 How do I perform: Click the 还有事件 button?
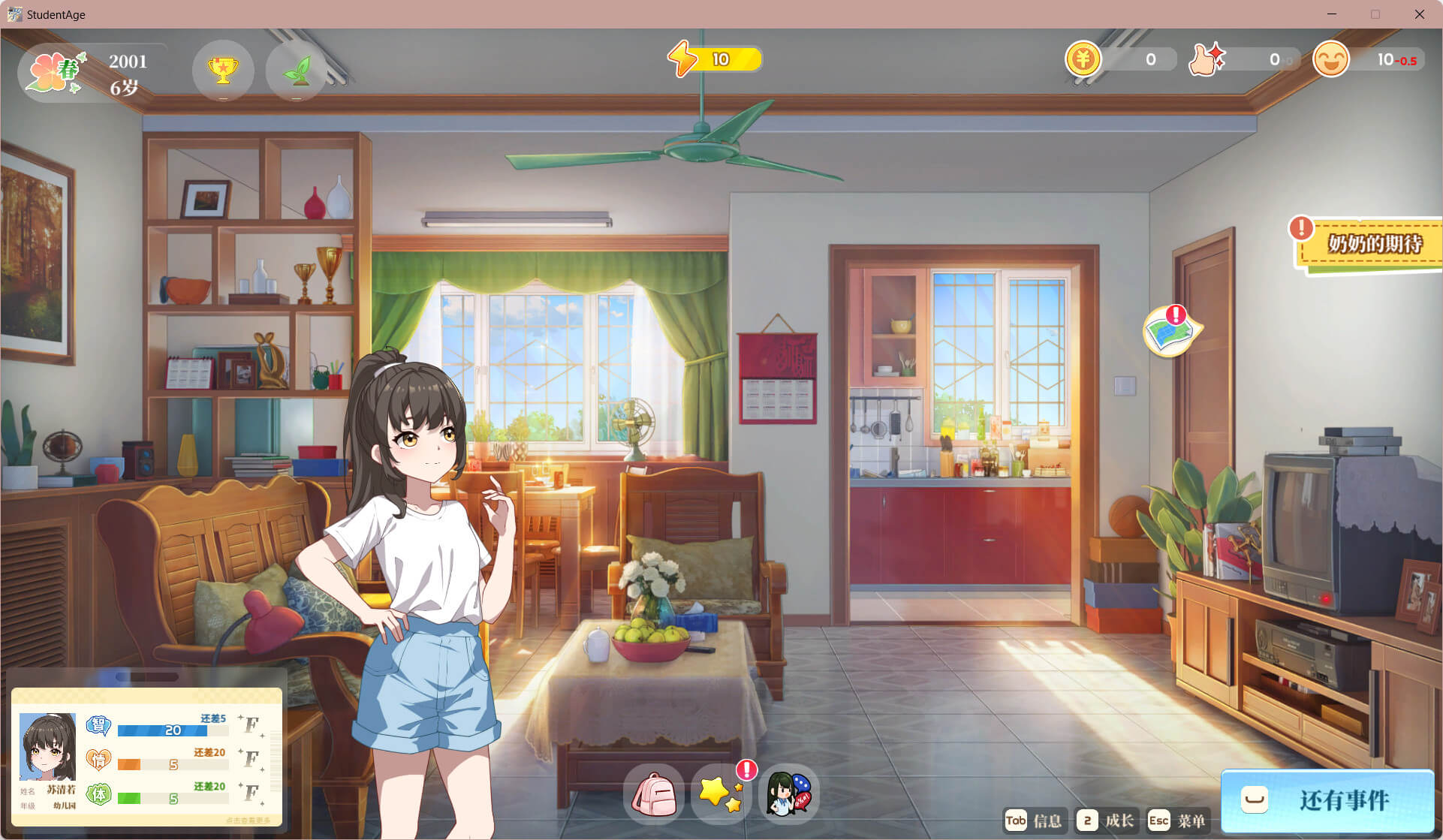1327,800
